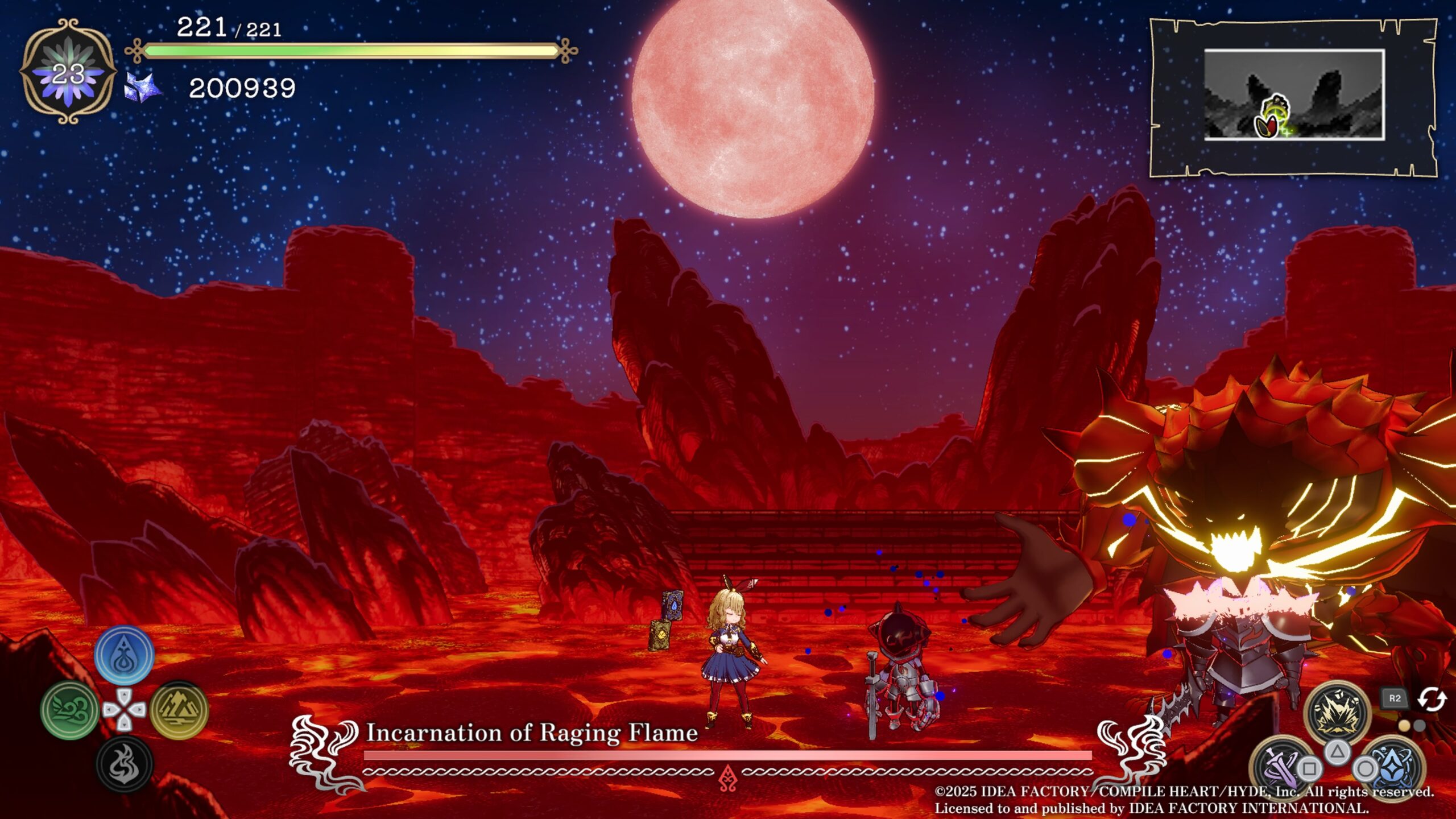Screen dimensions: 1456x819
Task: Activate the blue water orb skill
Action: (x=1393, y=765)
